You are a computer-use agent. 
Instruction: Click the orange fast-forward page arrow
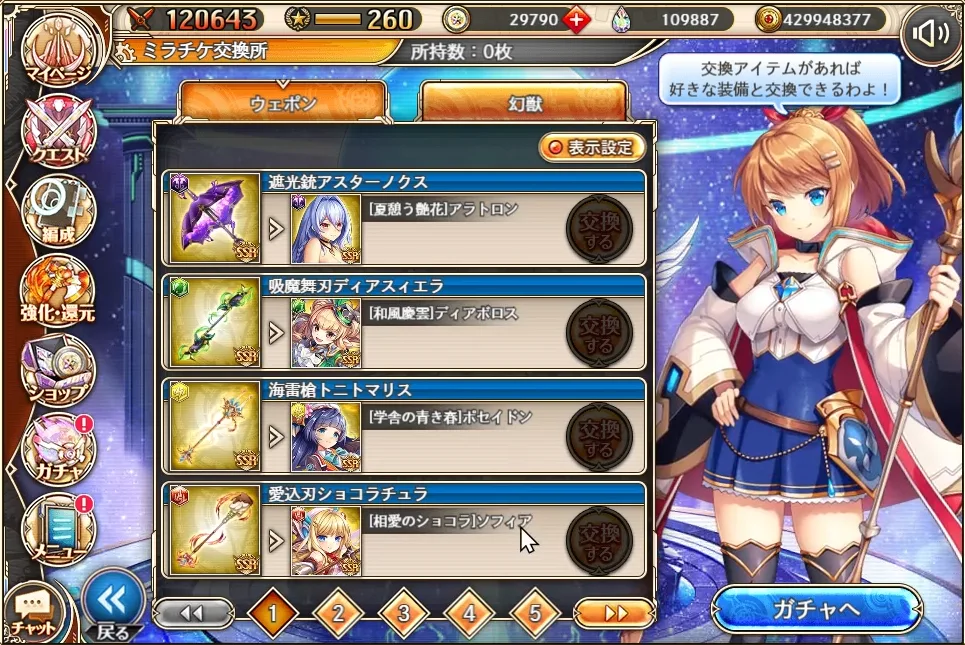pos(614,613)
